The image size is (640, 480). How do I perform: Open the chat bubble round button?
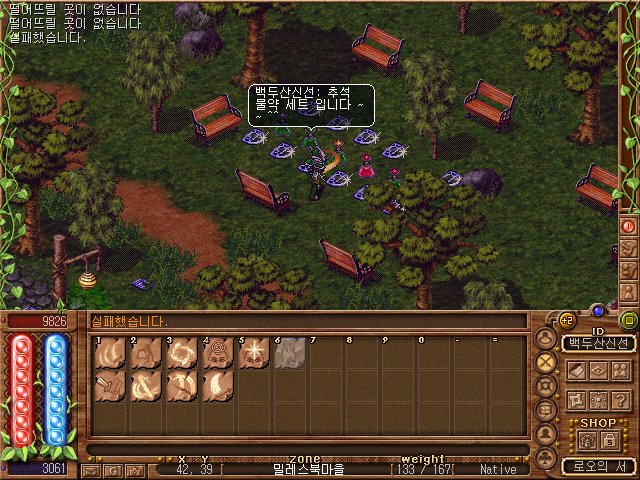(x=546, y=409)
